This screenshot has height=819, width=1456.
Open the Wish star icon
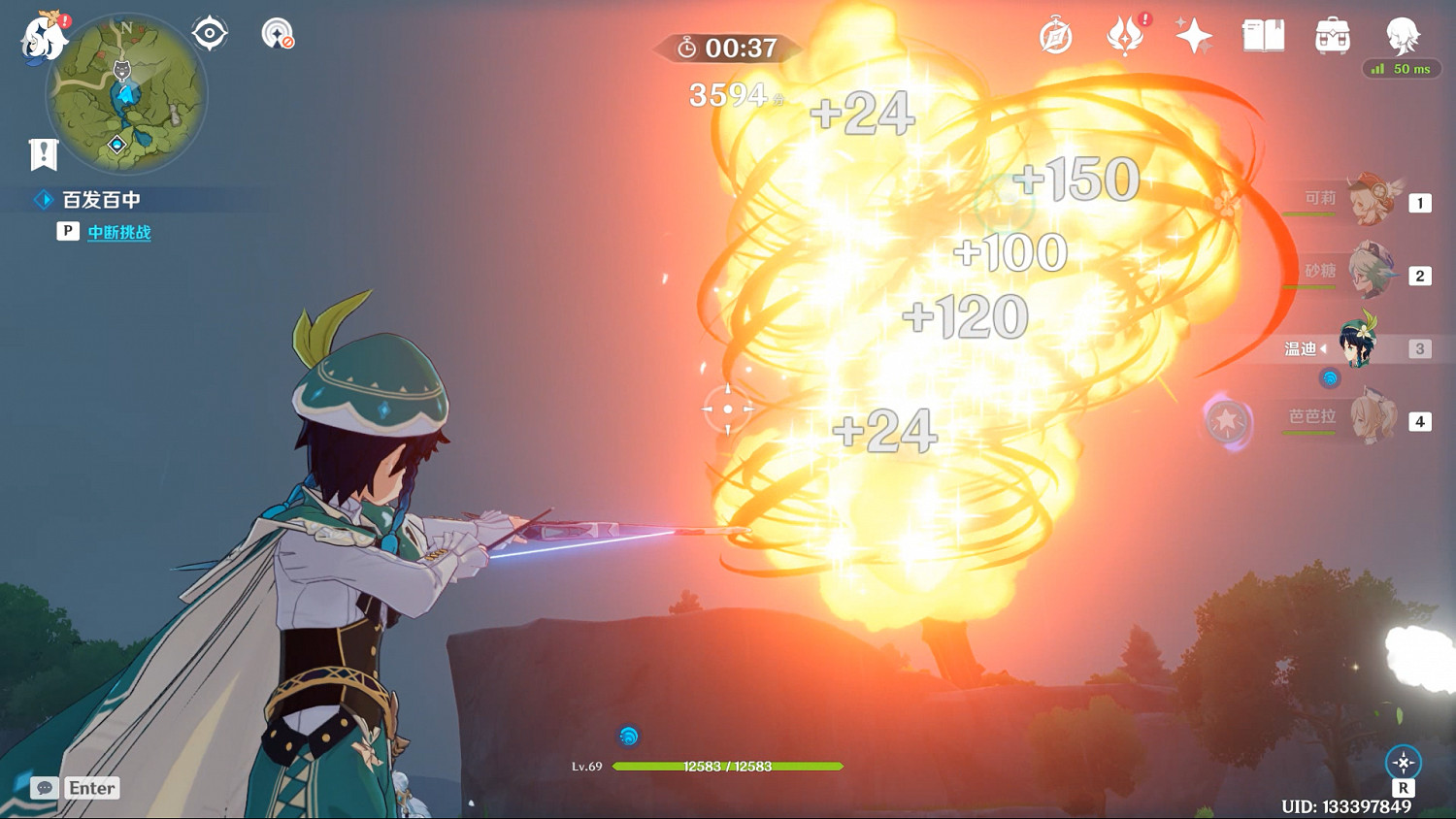click(x=1194, y=37)
